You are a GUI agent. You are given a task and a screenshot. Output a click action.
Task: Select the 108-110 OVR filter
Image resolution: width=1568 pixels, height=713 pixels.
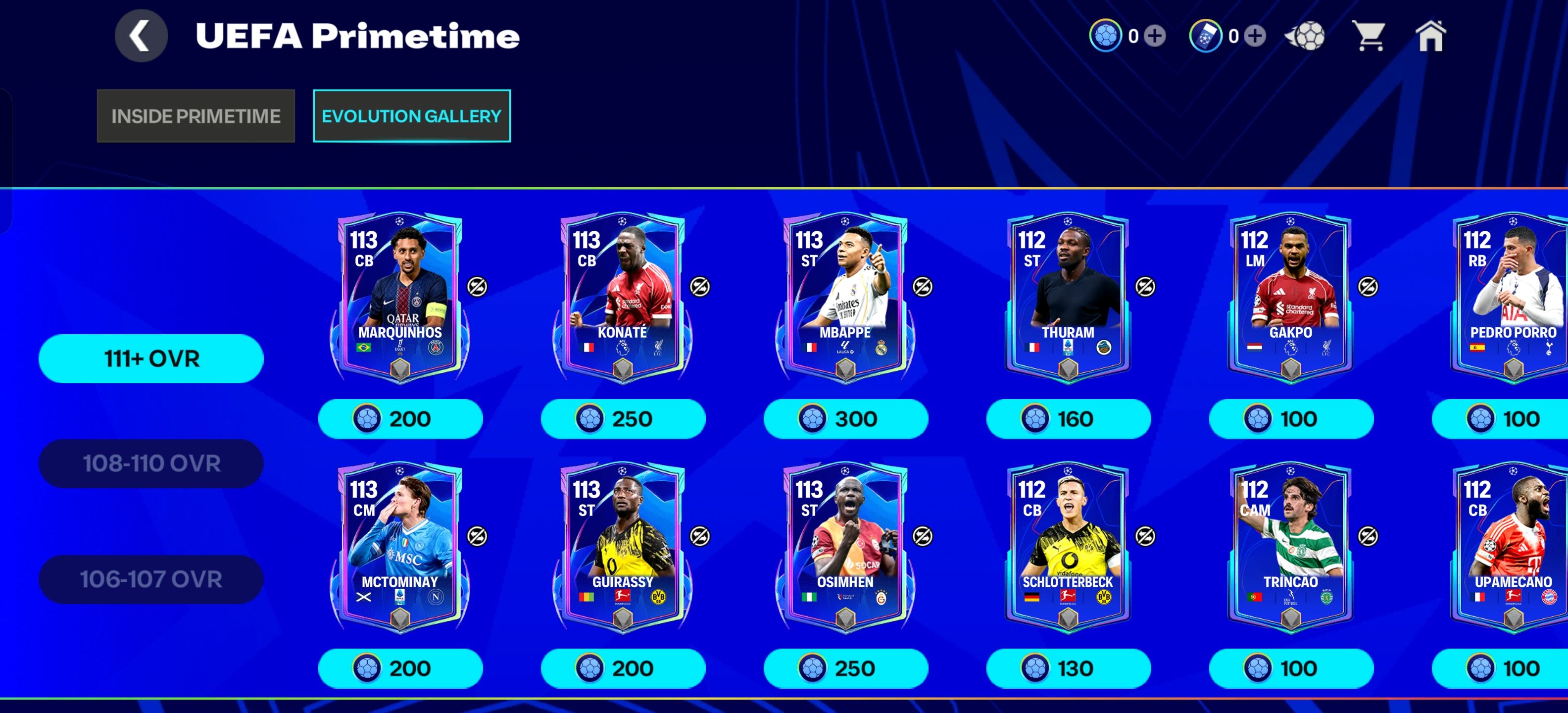pyautogui.click(x=150, y=463)
